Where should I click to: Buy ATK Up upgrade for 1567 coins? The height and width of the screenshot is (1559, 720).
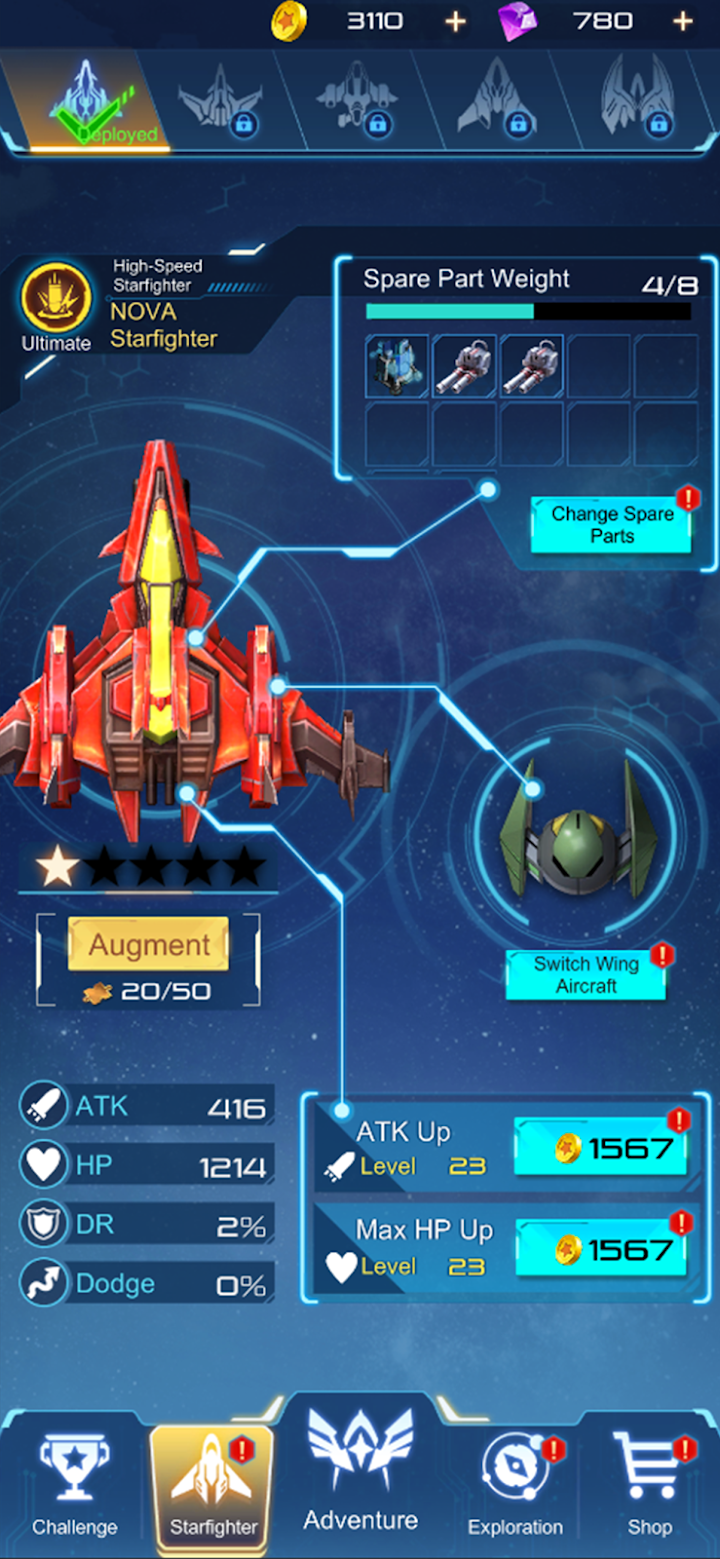coord(601,1148)
